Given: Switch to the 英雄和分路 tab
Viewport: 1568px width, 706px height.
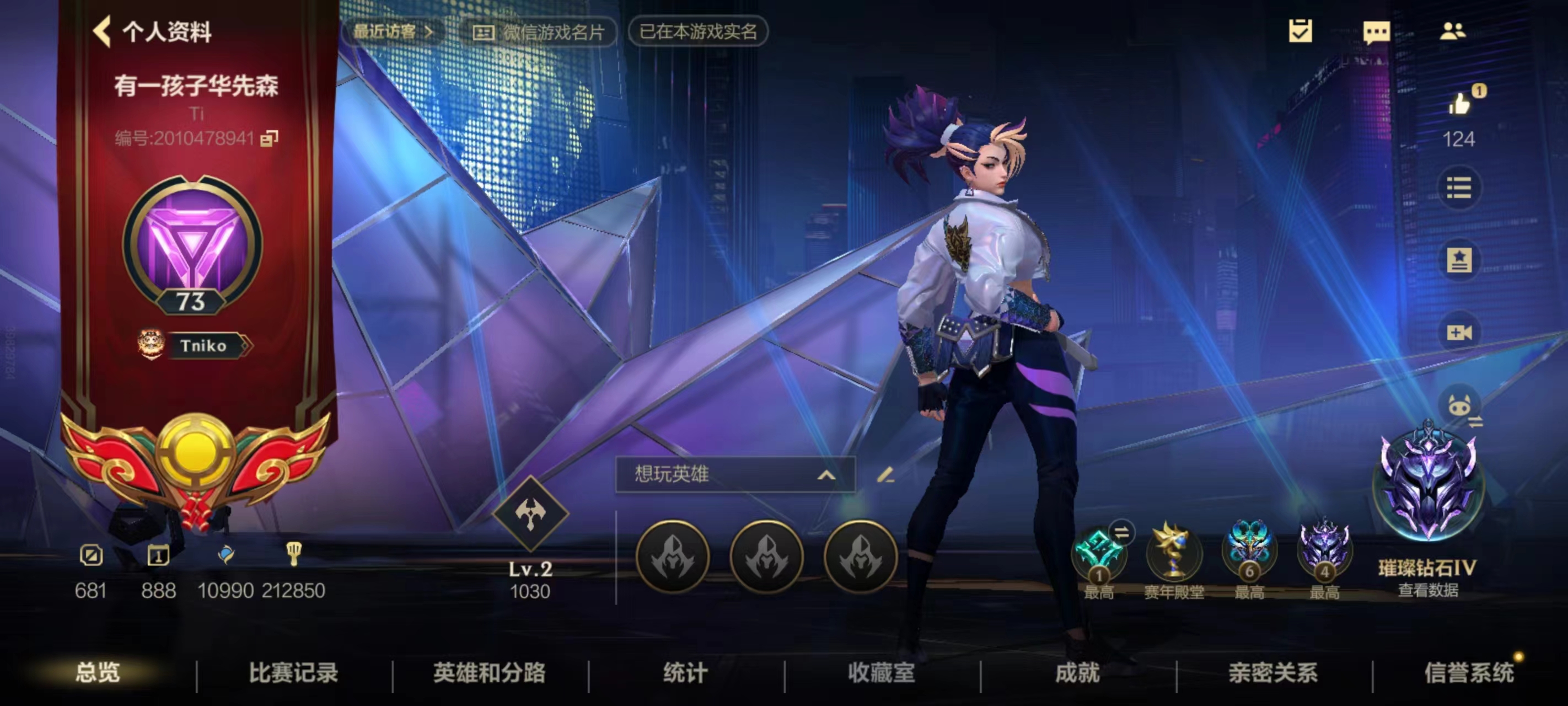Looking at the screenshot, I should (x=490, y=672).
